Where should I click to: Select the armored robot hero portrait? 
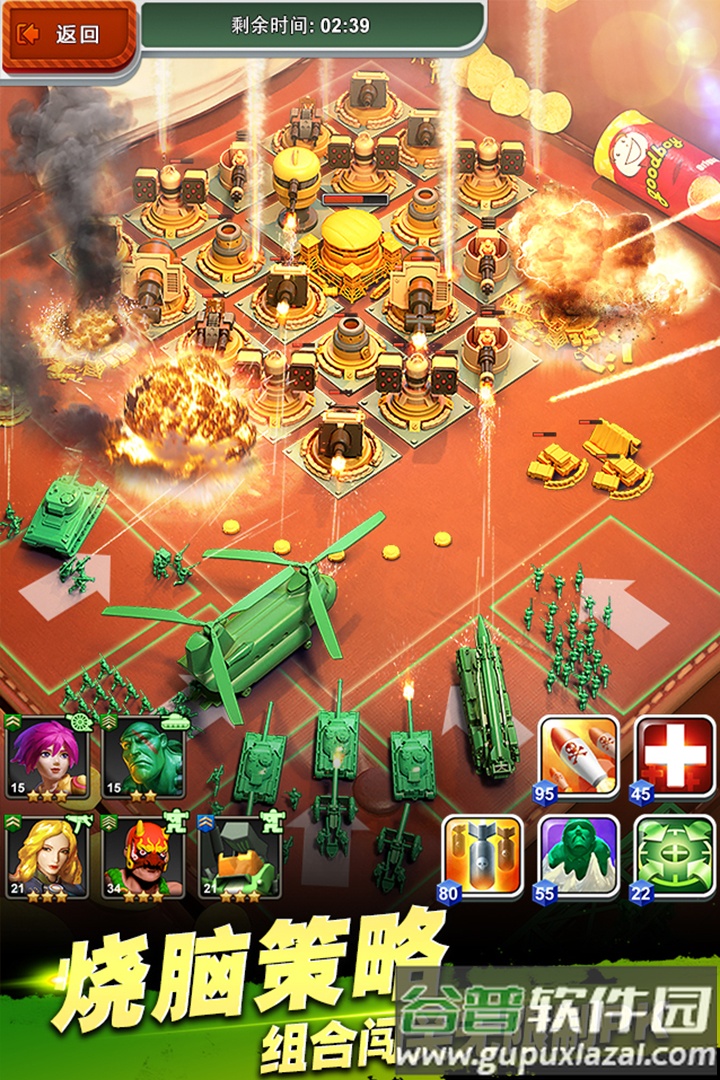tap(239, 856)
